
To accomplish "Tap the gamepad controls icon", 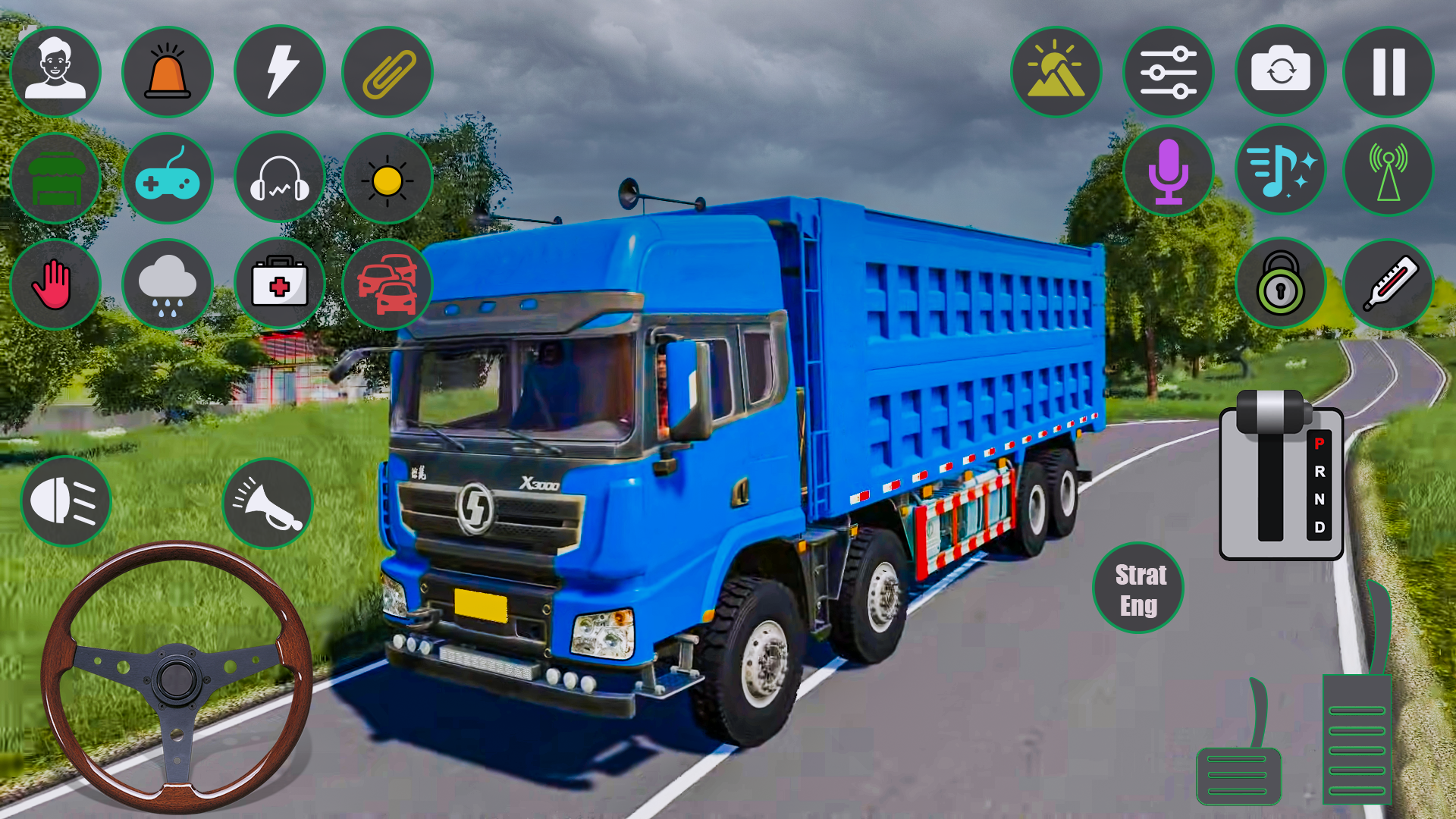I will [x=168, y=178].
